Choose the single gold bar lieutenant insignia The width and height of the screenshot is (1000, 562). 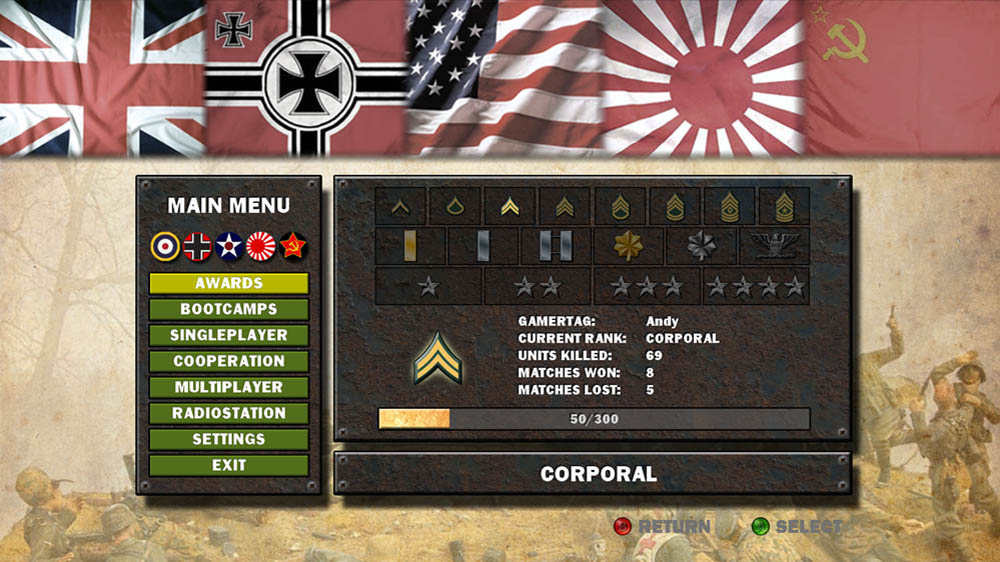[x=410, y=246]
